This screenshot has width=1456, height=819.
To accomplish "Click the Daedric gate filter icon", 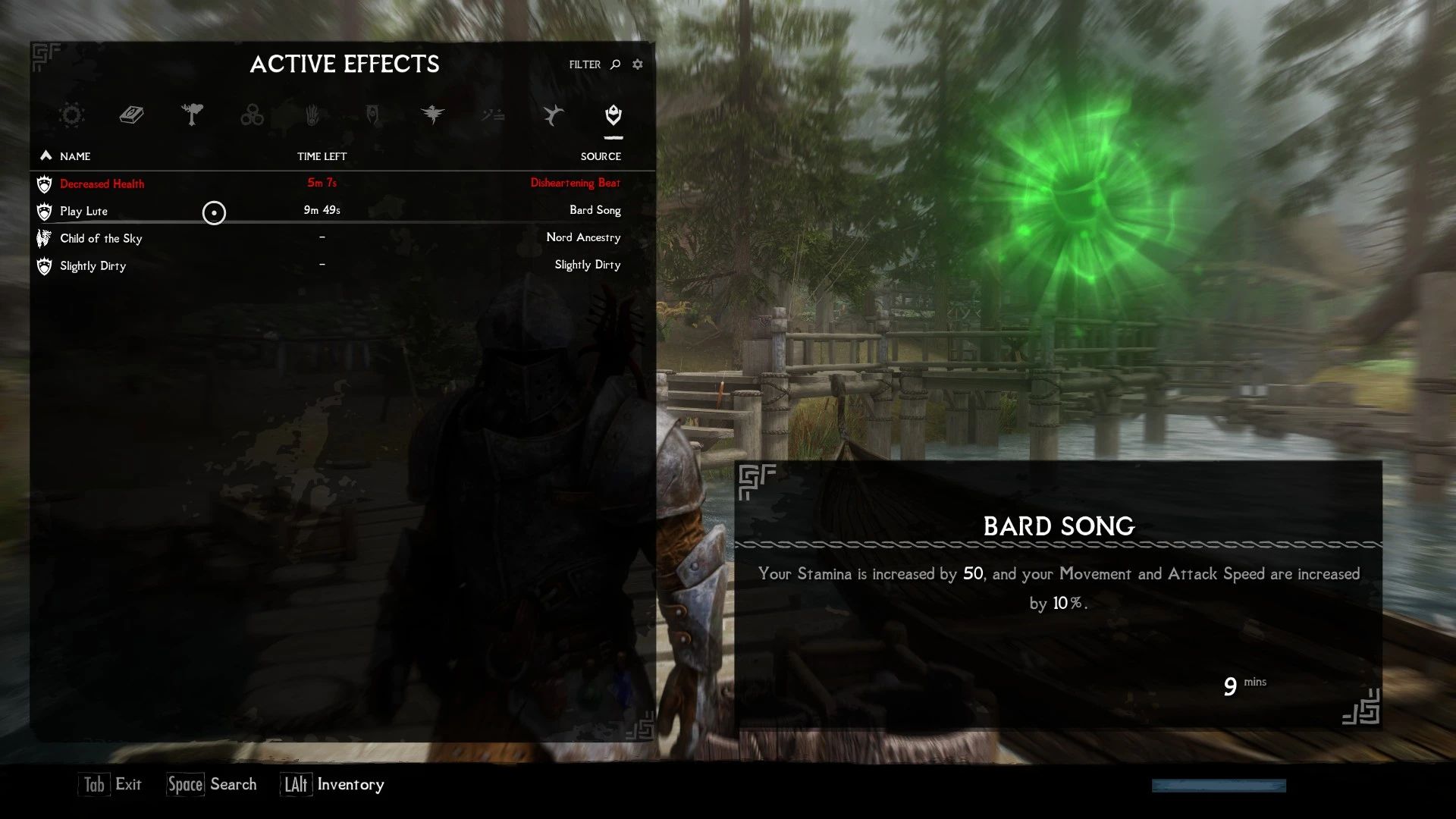I will point(372,115).
